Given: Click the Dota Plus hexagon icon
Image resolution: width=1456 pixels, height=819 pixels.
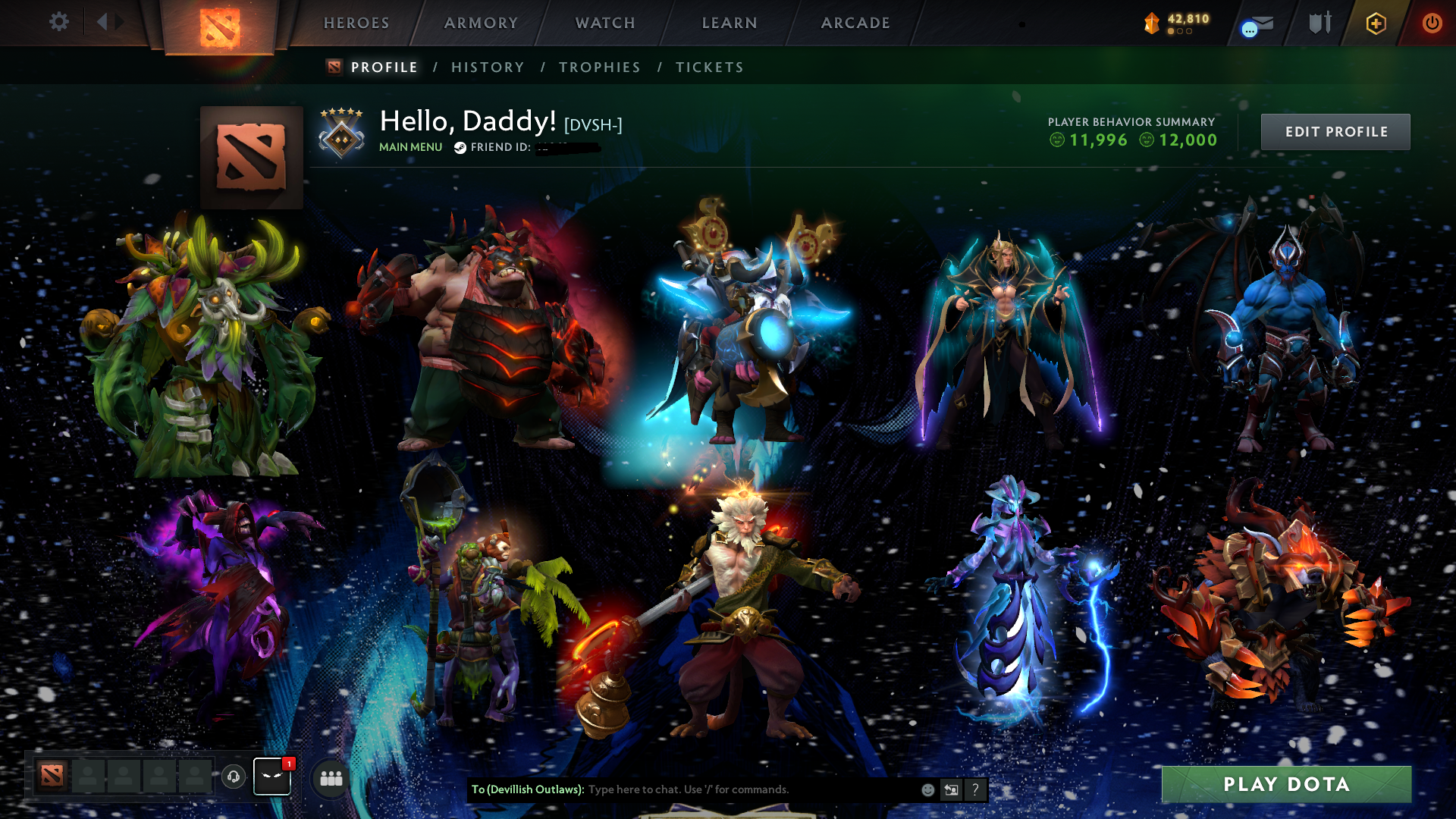Looking at the screenshot, I should pos(1377,23).
